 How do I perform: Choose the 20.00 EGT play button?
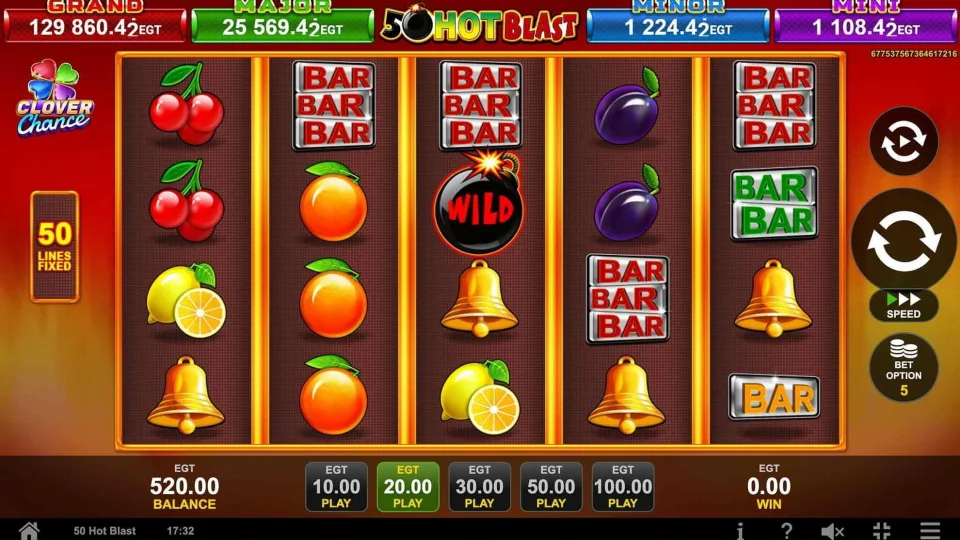coord(408,487)
